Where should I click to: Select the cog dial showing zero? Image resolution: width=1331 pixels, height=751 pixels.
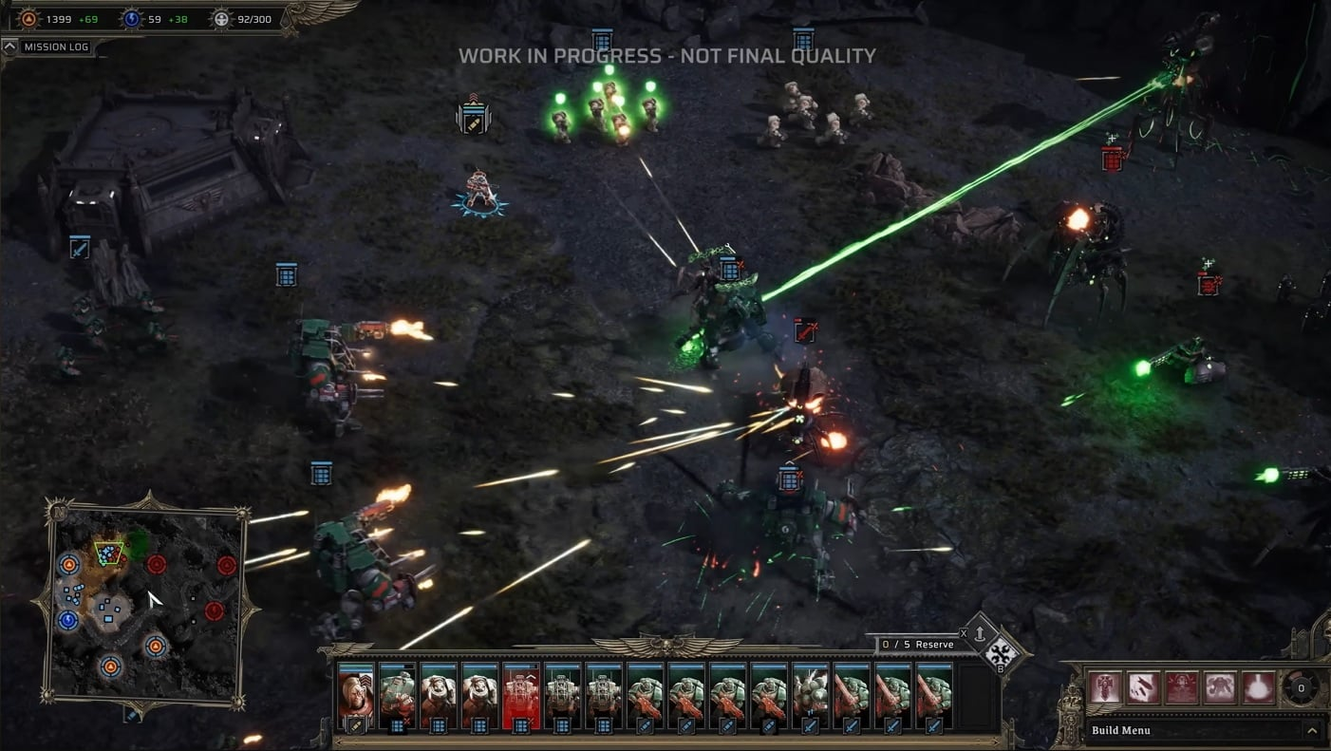[1300, 688]
